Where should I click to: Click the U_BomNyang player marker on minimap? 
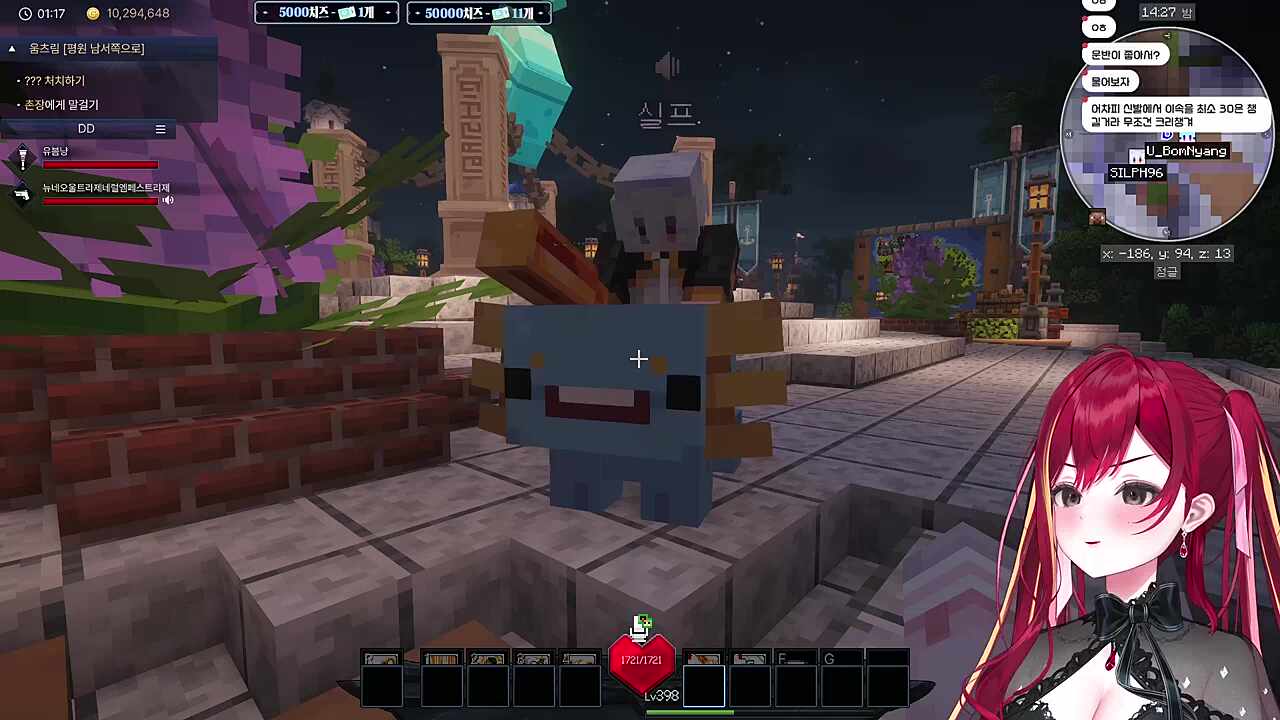[x=1186, y=151]
